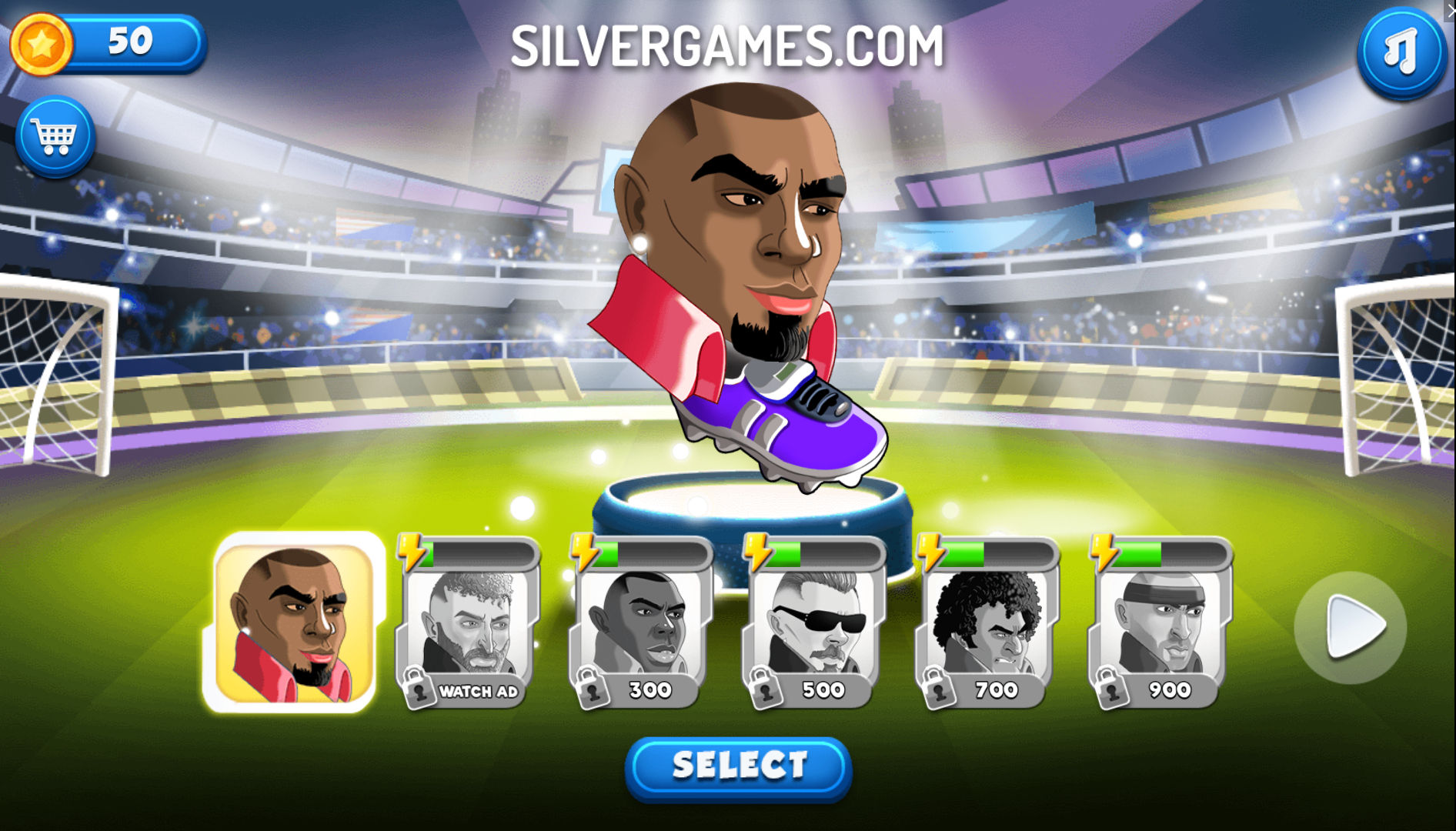1456x831 pixels.
Task: Pick the locked character costing 300
Action: click(x=640, y=625)
